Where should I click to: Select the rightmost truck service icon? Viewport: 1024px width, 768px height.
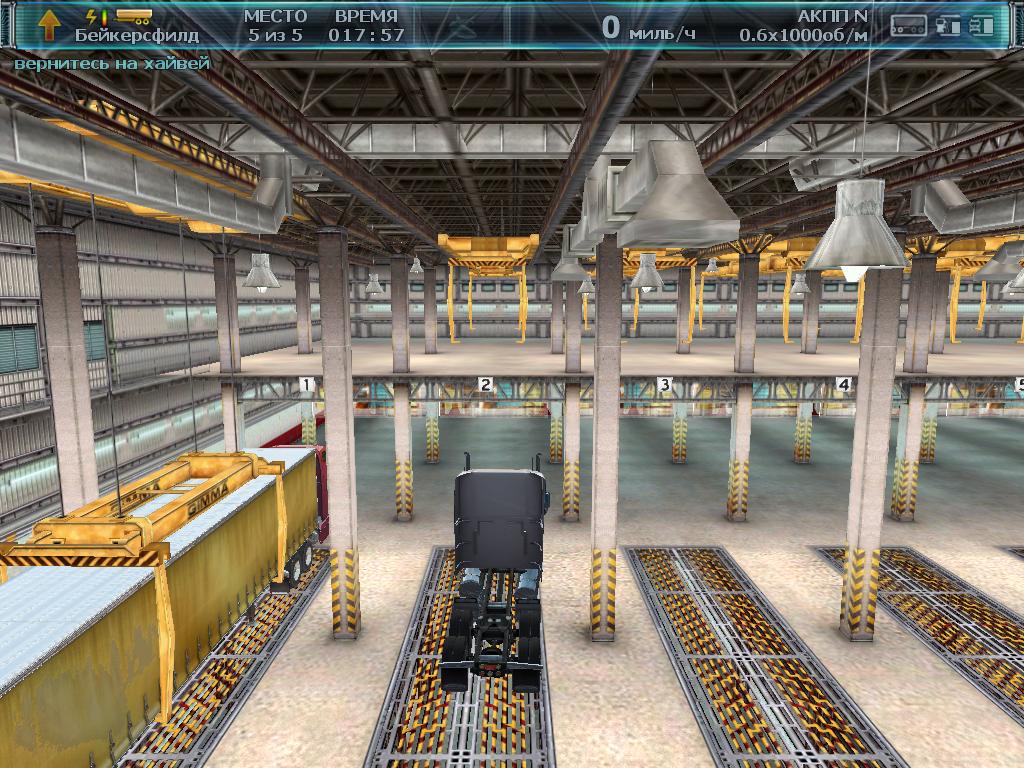983,27
